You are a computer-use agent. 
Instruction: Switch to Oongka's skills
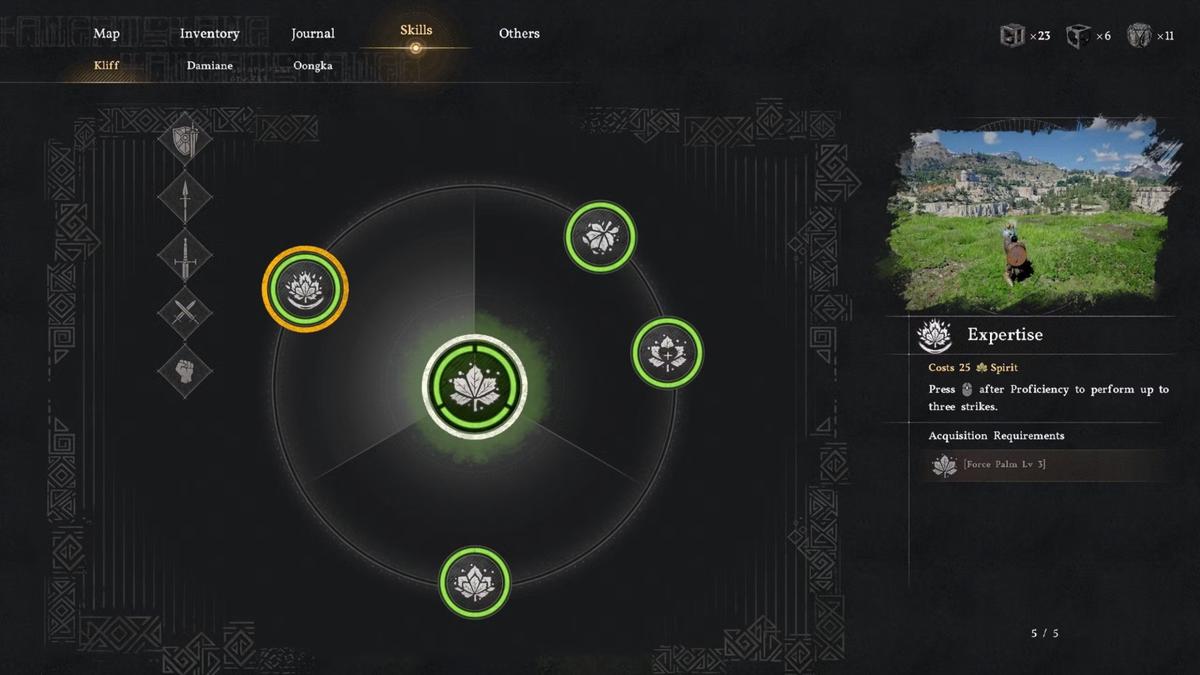pos(312,66)
